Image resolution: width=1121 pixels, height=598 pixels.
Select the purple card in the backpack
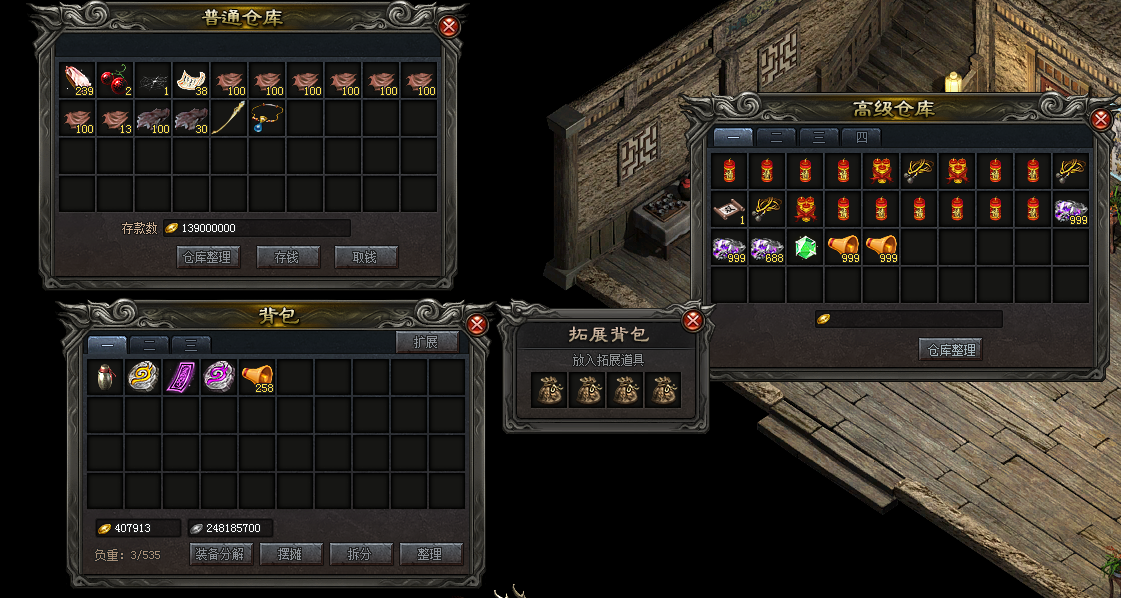(x=181, y=377)
